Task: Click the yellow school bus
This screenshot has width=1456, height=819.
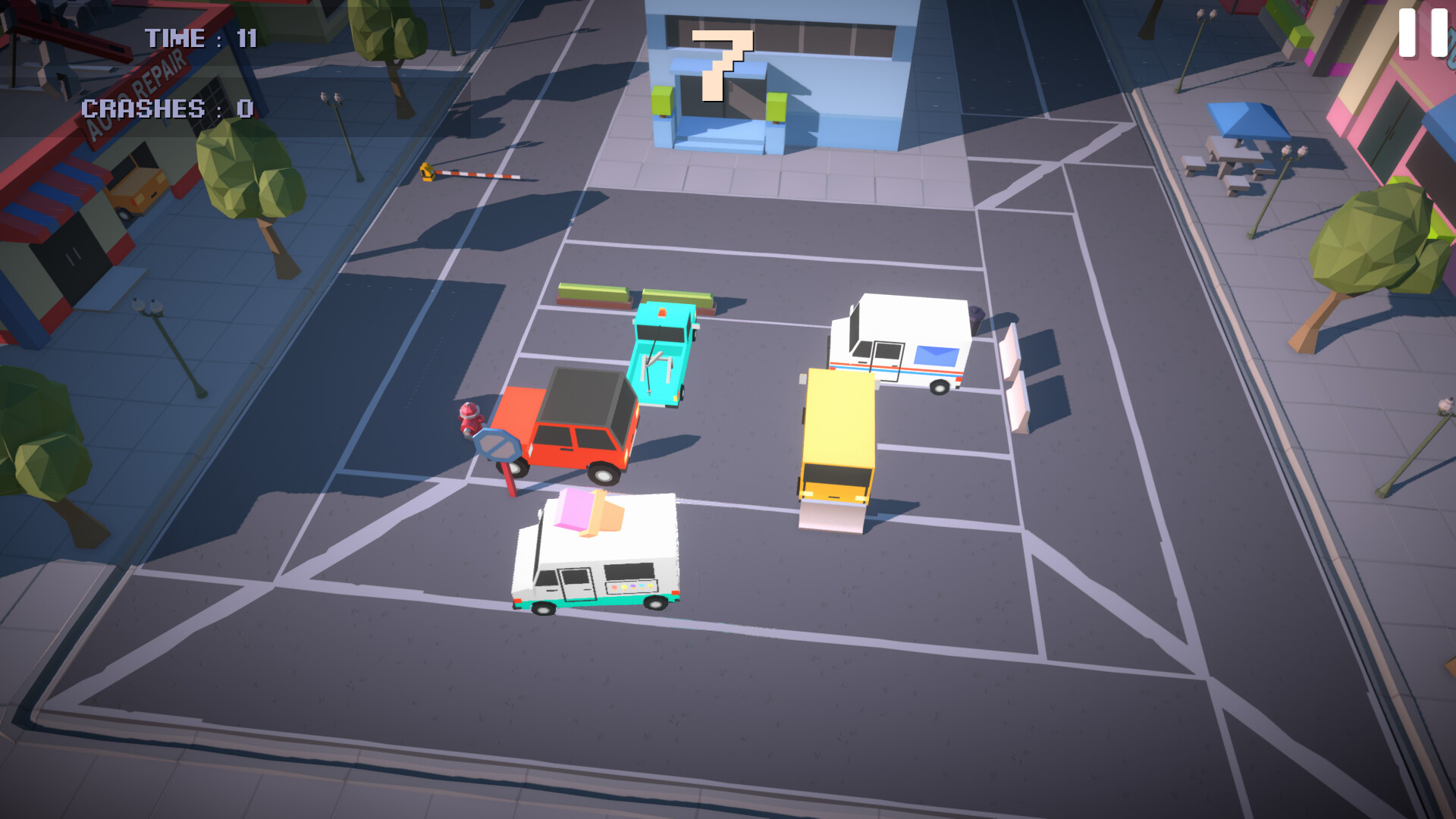Action: tap(838, 432)
